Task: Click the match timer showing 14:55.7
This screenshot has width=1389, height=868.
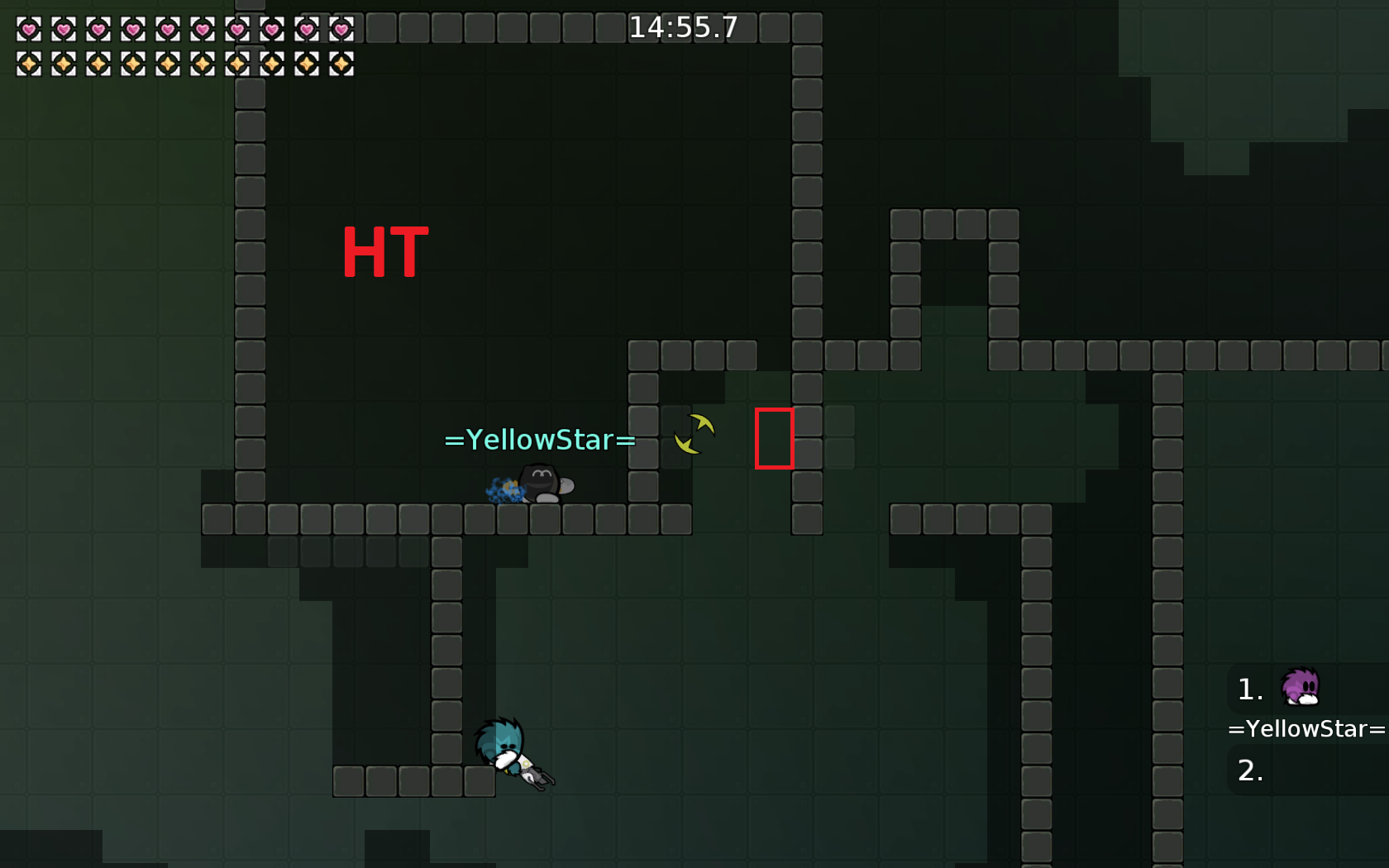Action: (x=685, y=26)
